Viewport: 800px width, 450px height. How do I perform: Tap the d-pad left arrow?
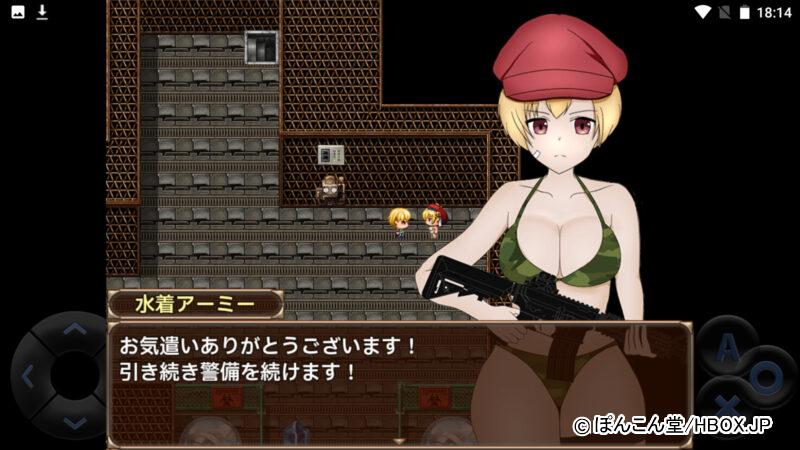coord(27,377)
